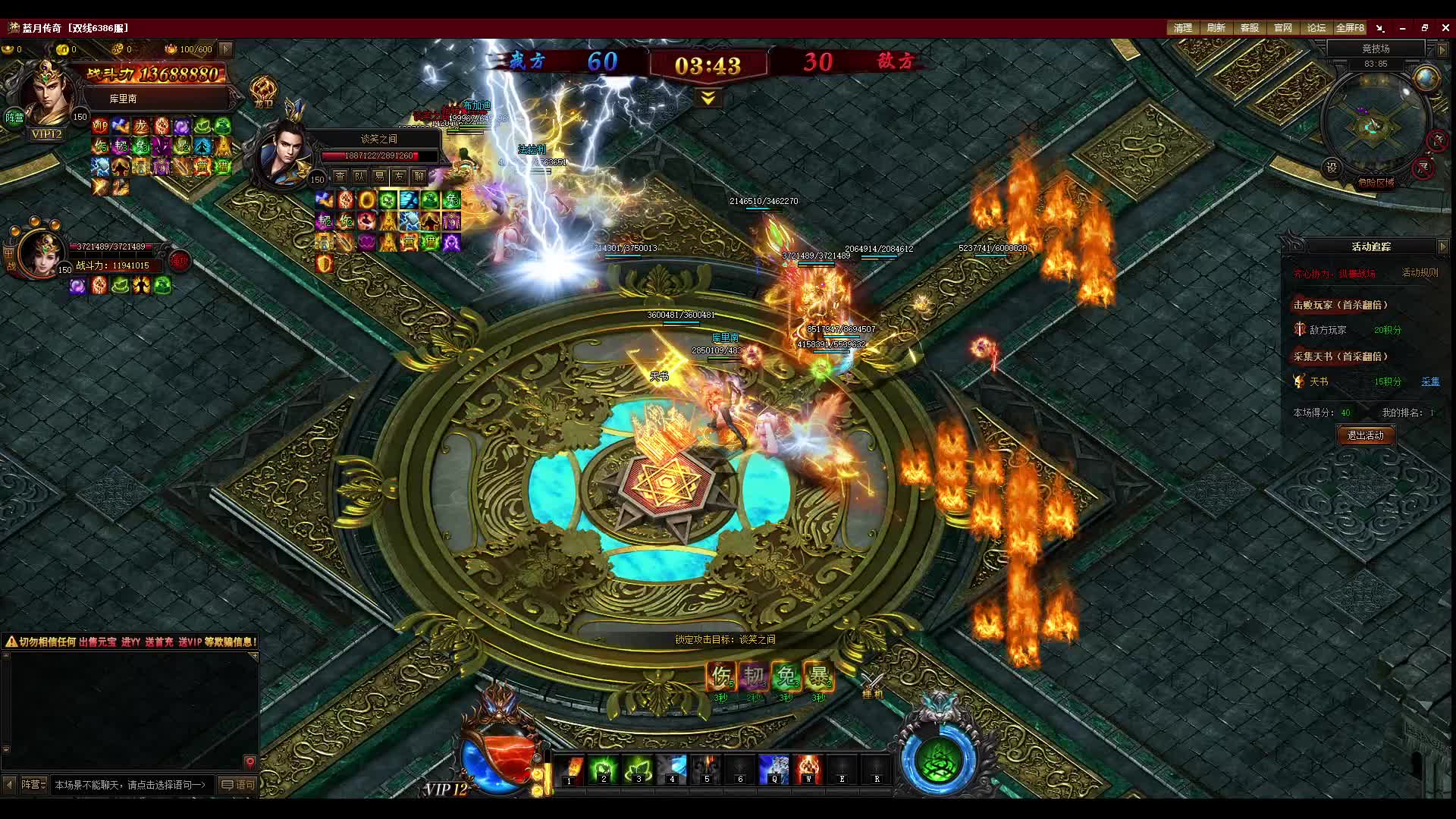
Task: Open the 活动规则 activity rules link
Action: click(1420, 273)
